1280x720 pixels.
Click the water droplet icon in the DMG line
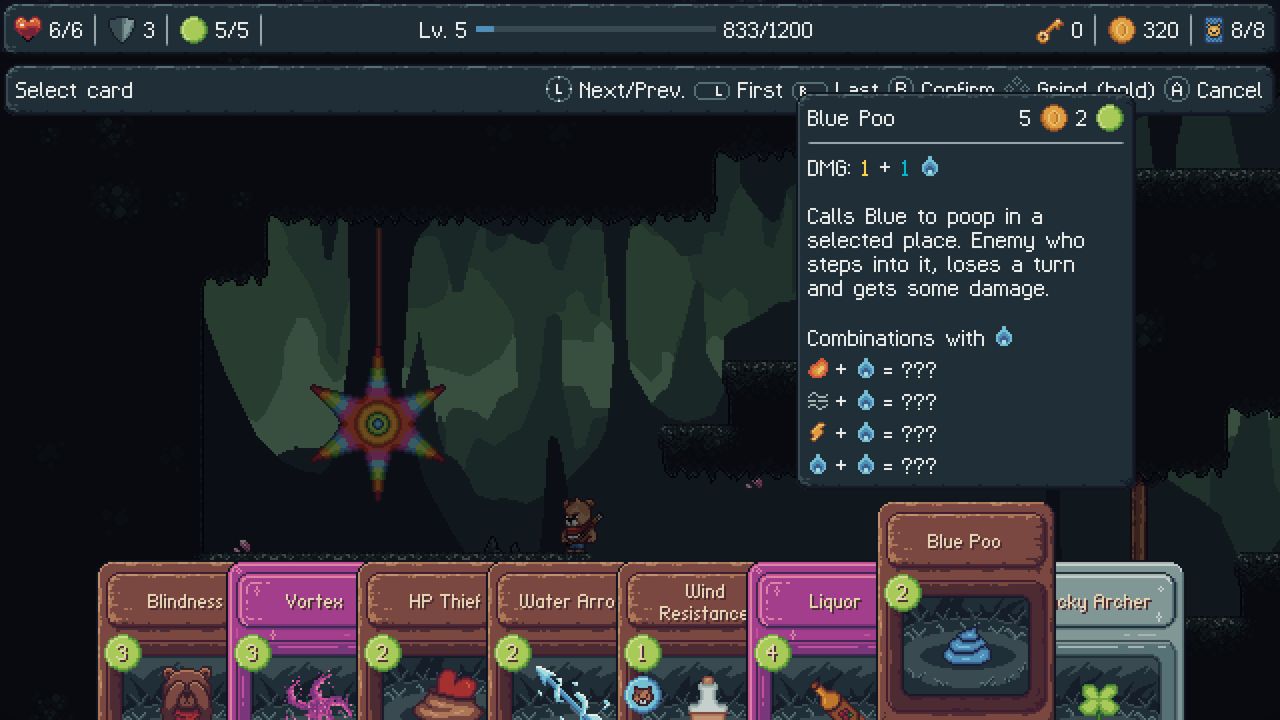coord(929,167)
